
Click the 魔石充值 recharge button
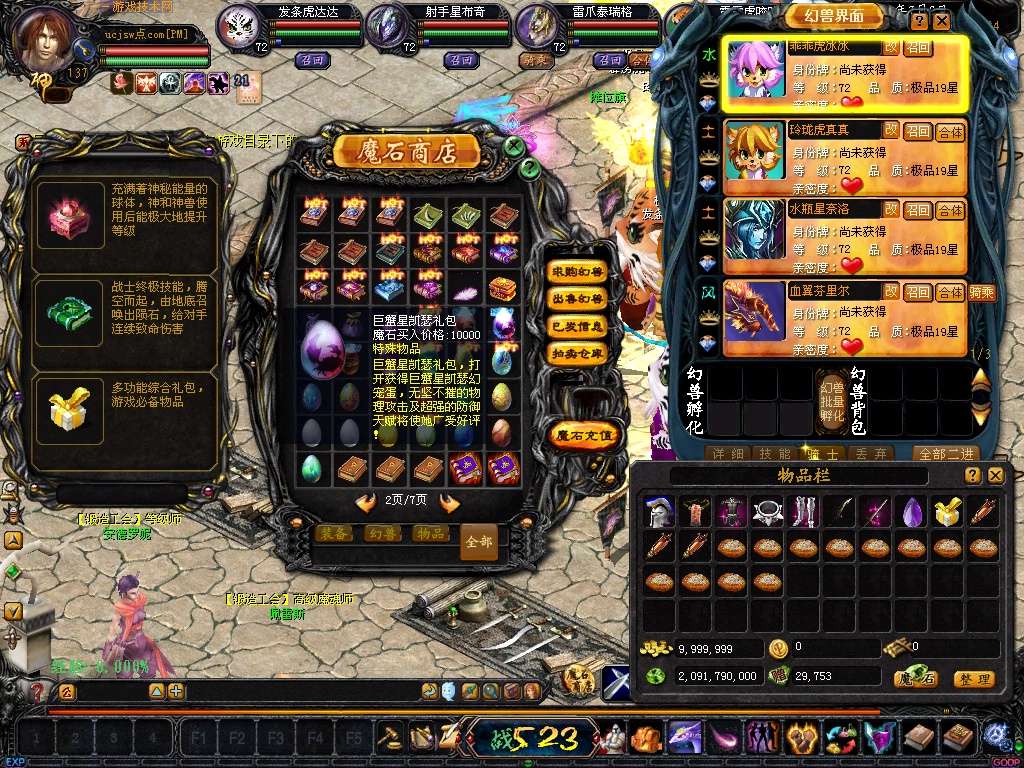(x=586, y=434)
